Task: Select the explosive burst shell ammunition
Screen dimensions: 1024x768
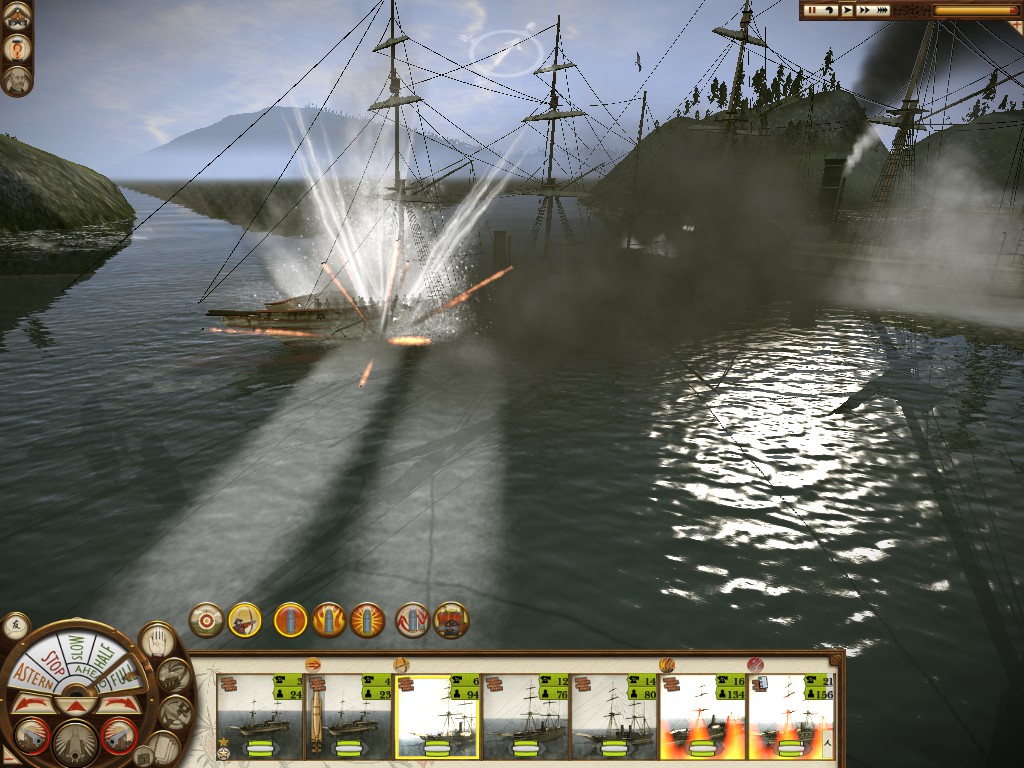Action: (x=367, y=620)
